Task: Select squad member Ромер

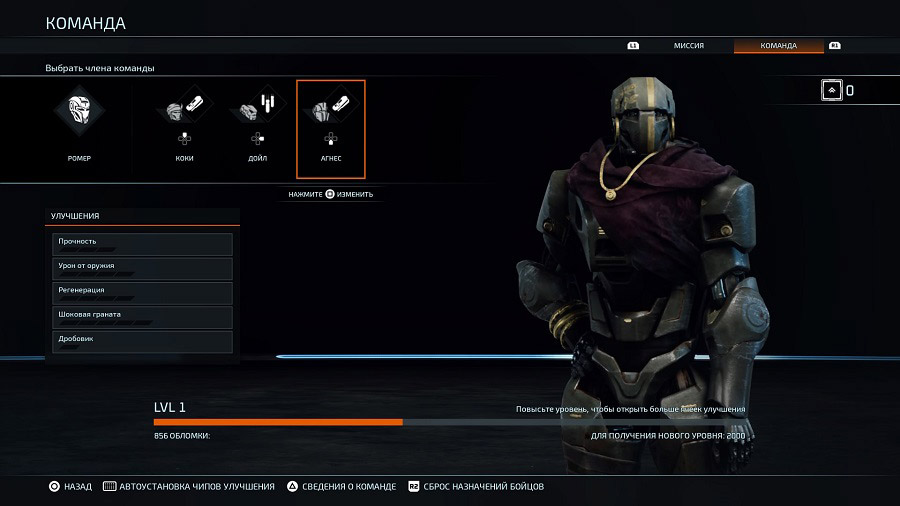Action: [79, 125]
